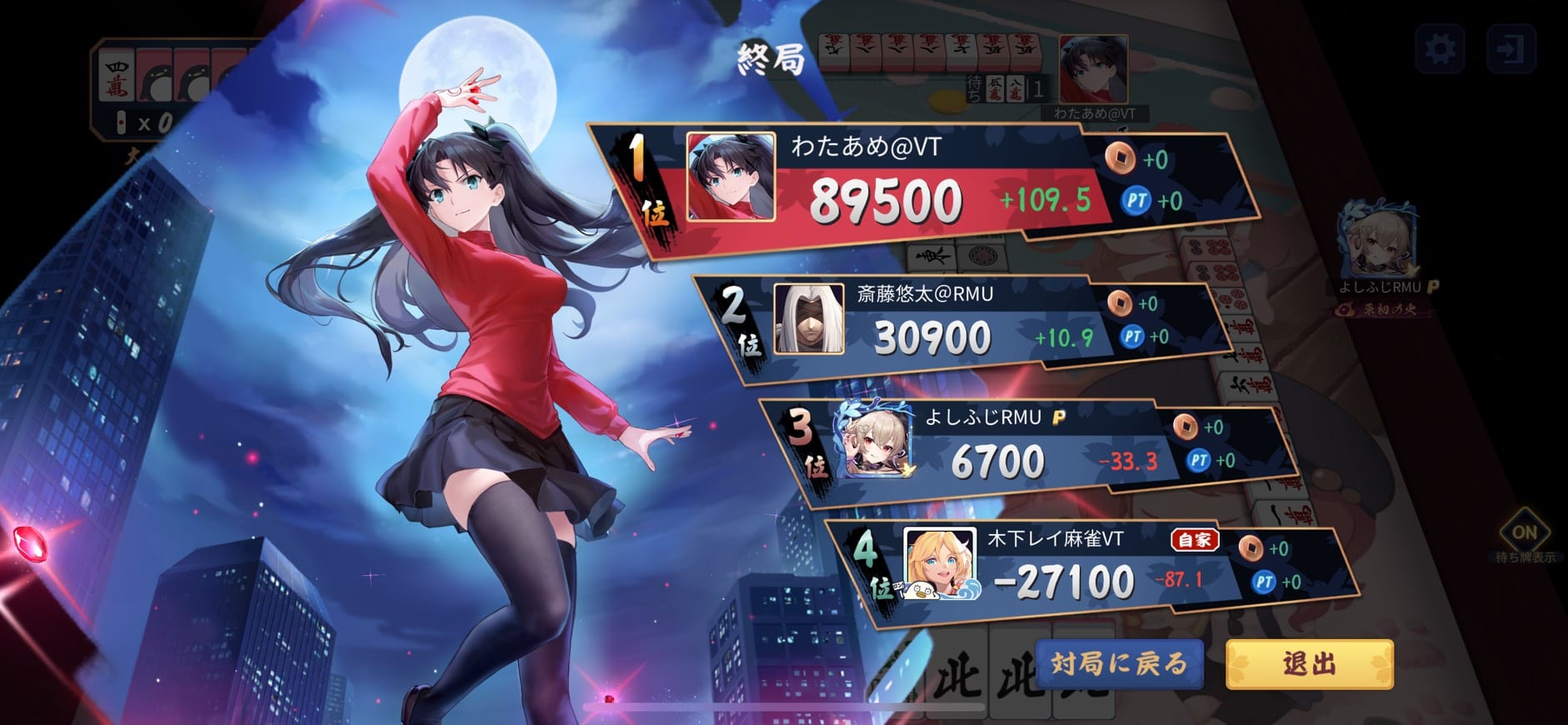Open the gear settings icon
This screenshot has height=725, width=1568.
click(1440, 49)
